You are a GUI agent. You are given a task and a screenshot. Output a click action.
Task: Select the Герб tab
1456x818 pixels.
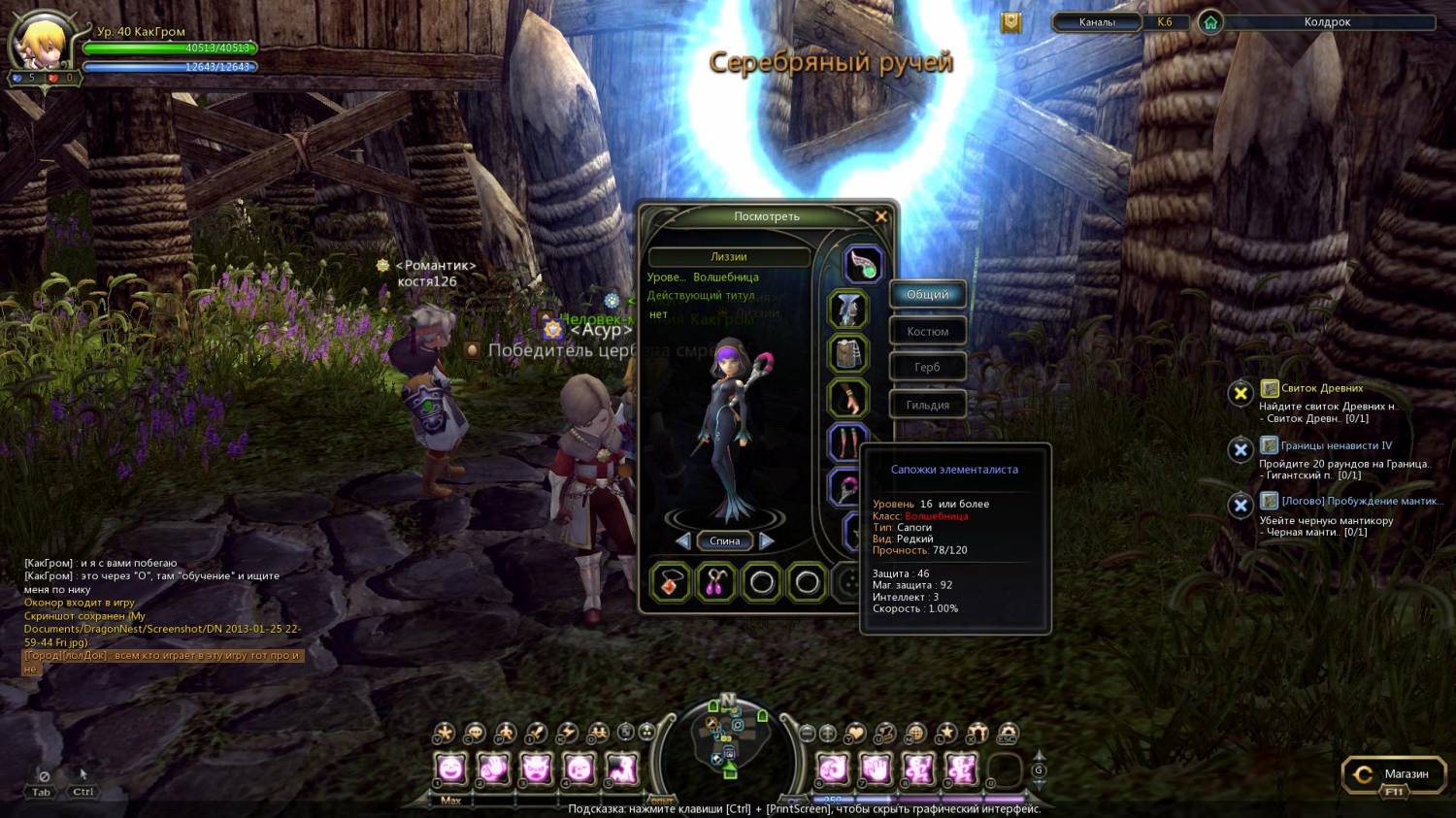[x=927, y=367]
